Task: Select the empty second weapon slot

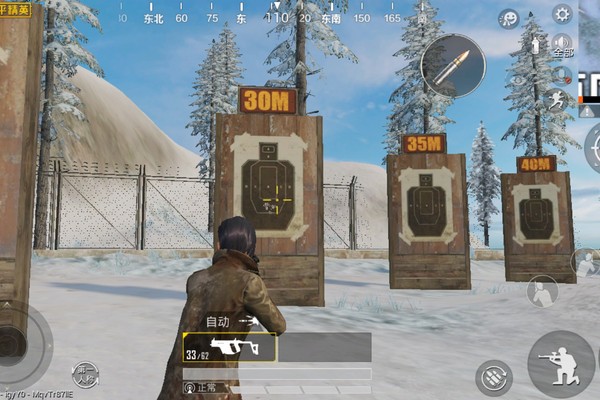Action: pyautogui.click(x=324, y=347)
